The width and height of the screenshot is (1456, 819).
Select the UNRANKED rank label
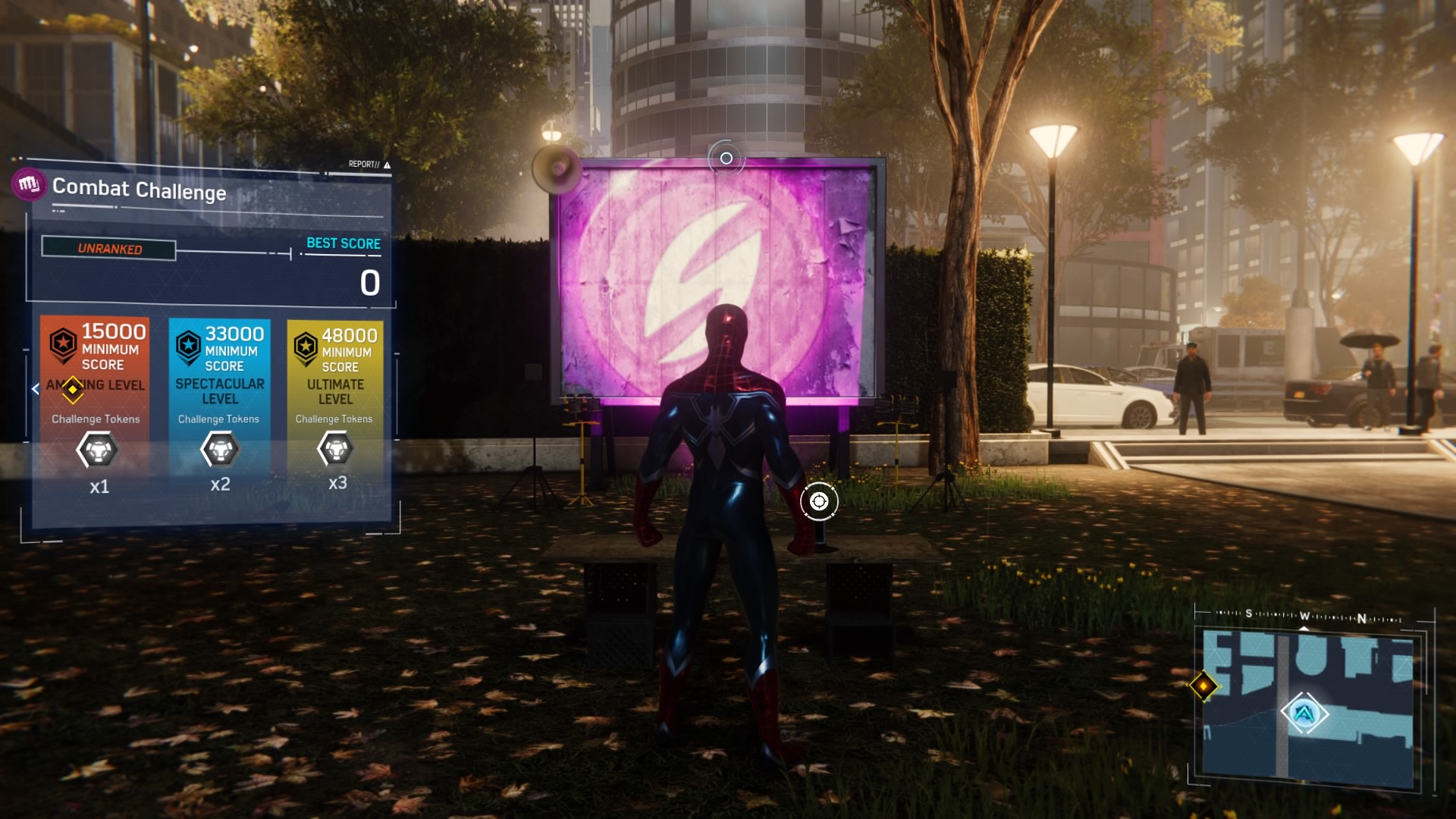109,249
